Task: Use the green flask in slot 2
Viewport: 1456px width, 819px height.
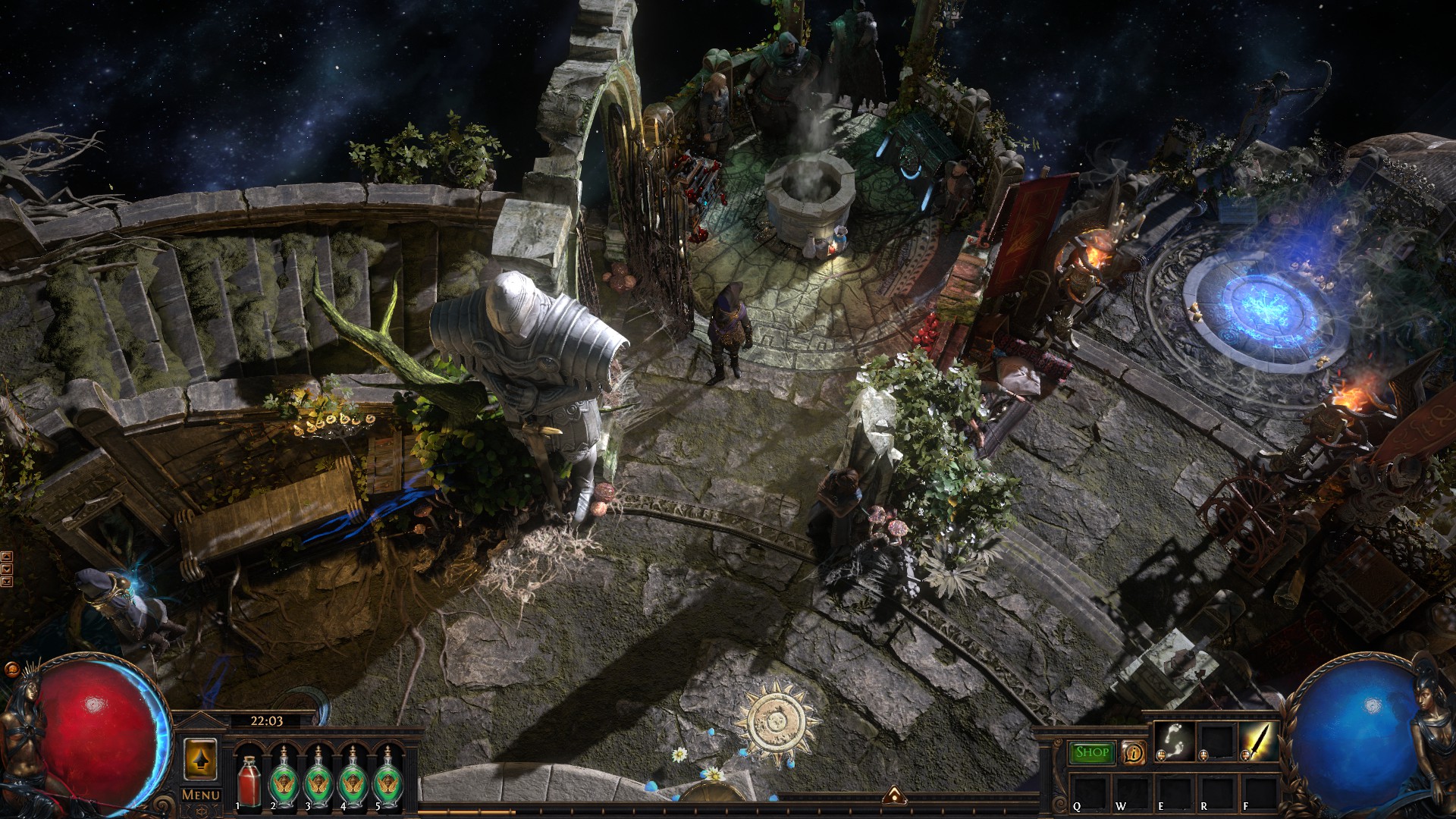Action: 284,780
